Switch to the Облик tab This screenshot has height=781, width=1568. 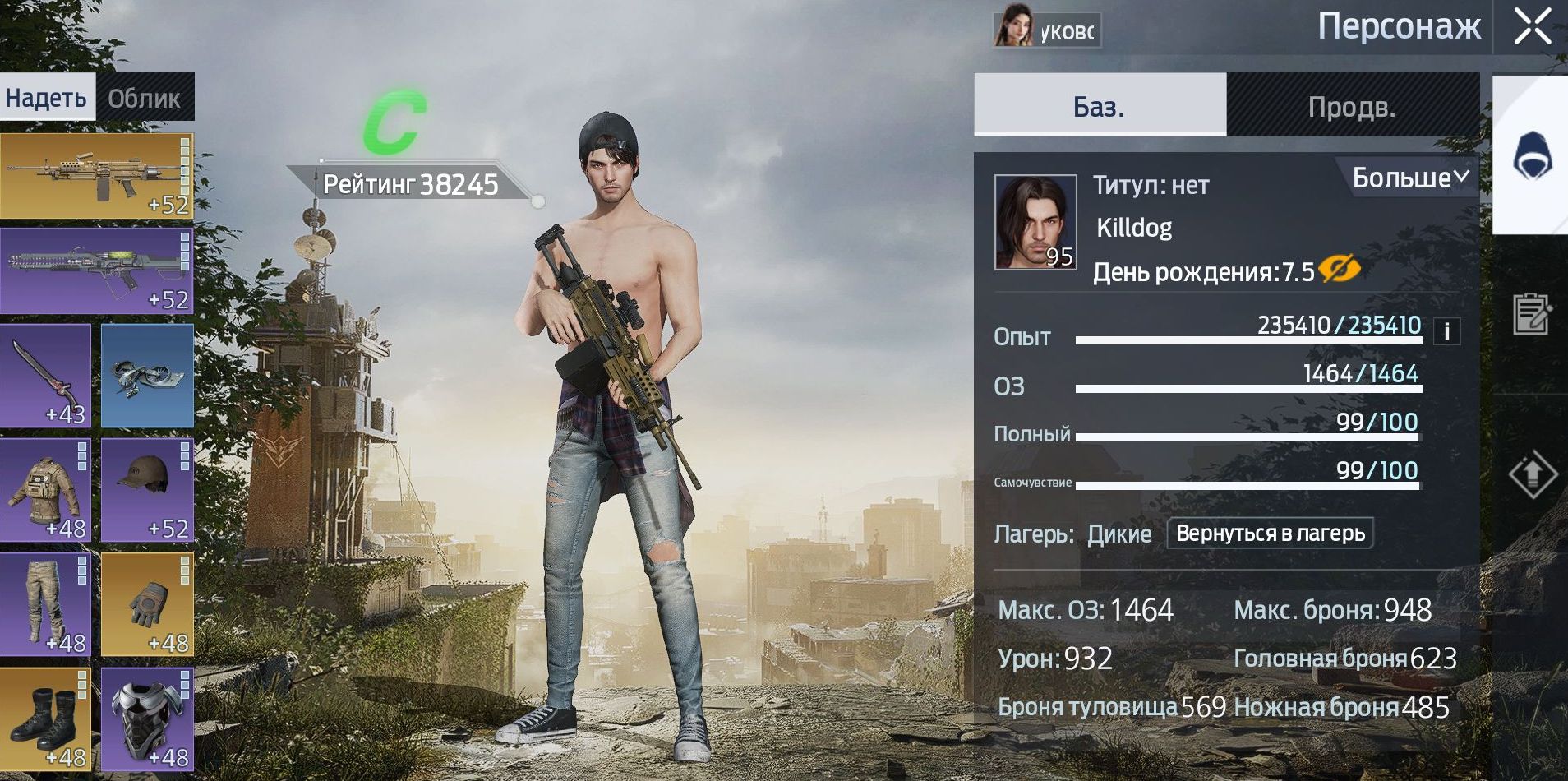(x=144, y=99)
